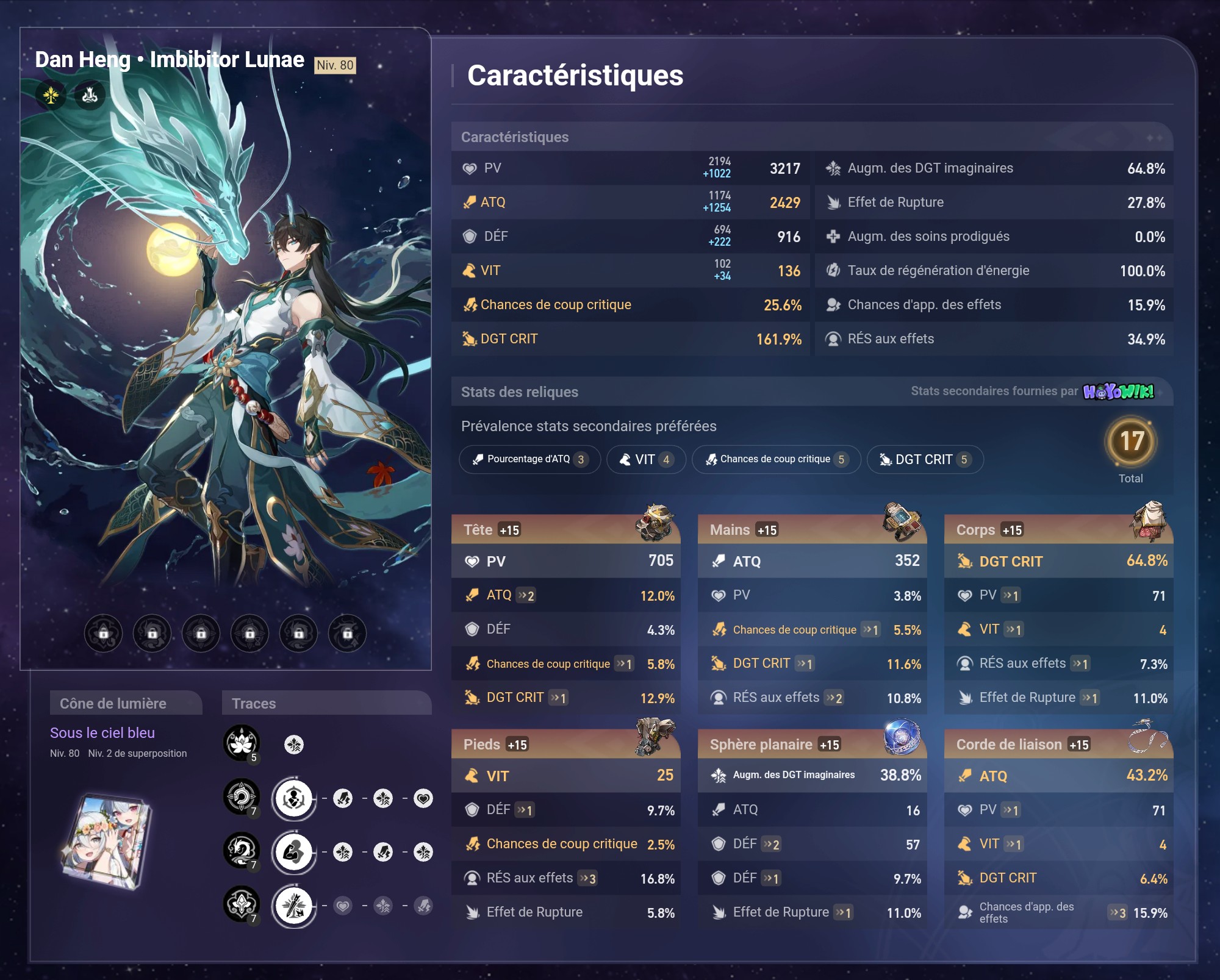Click the Destruction path icon beside the element

coord(89,95)
